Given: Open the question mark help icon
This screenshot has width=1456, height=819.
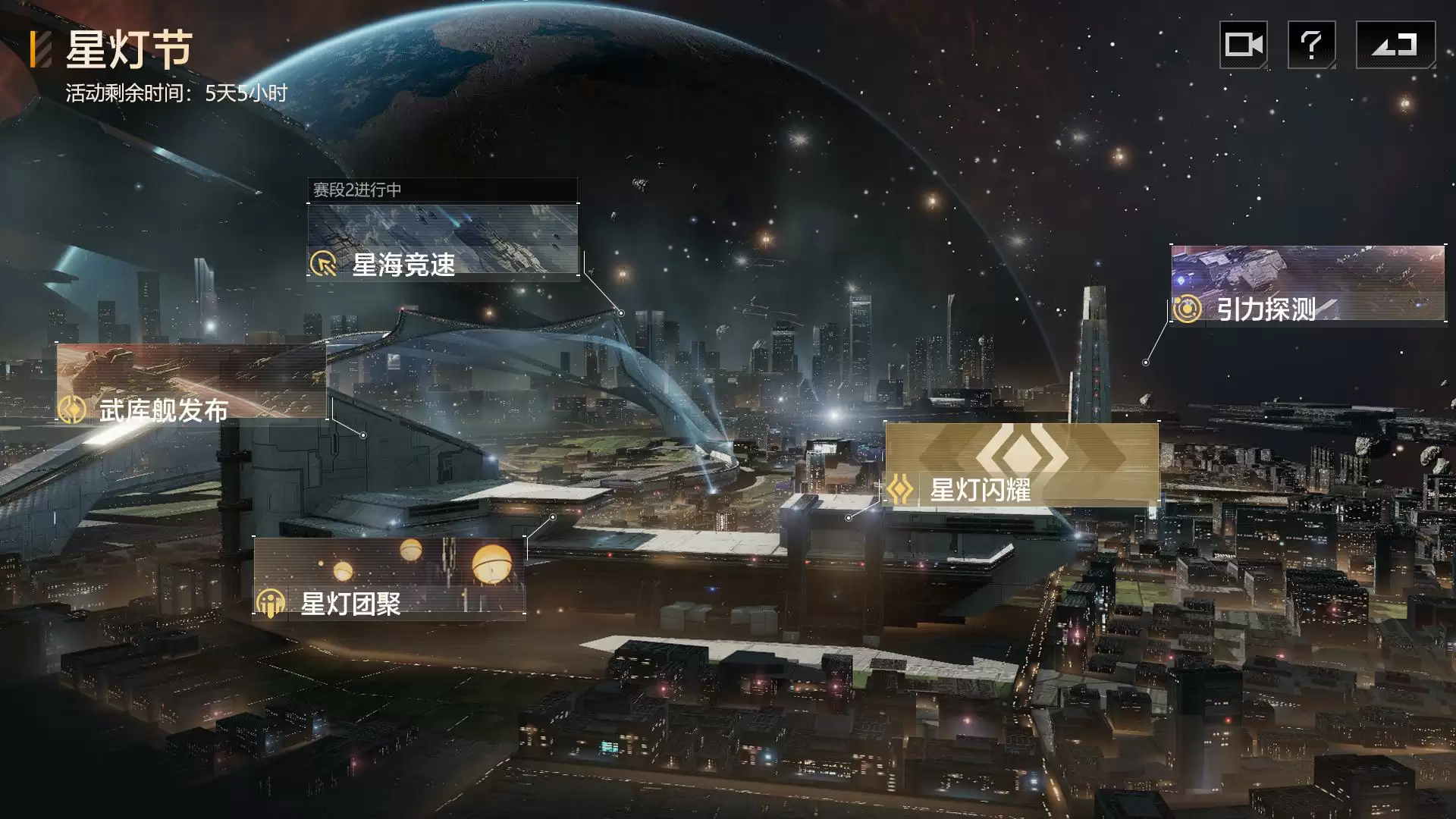Looking at the screenshot, I should click(x=1313, y=45).
